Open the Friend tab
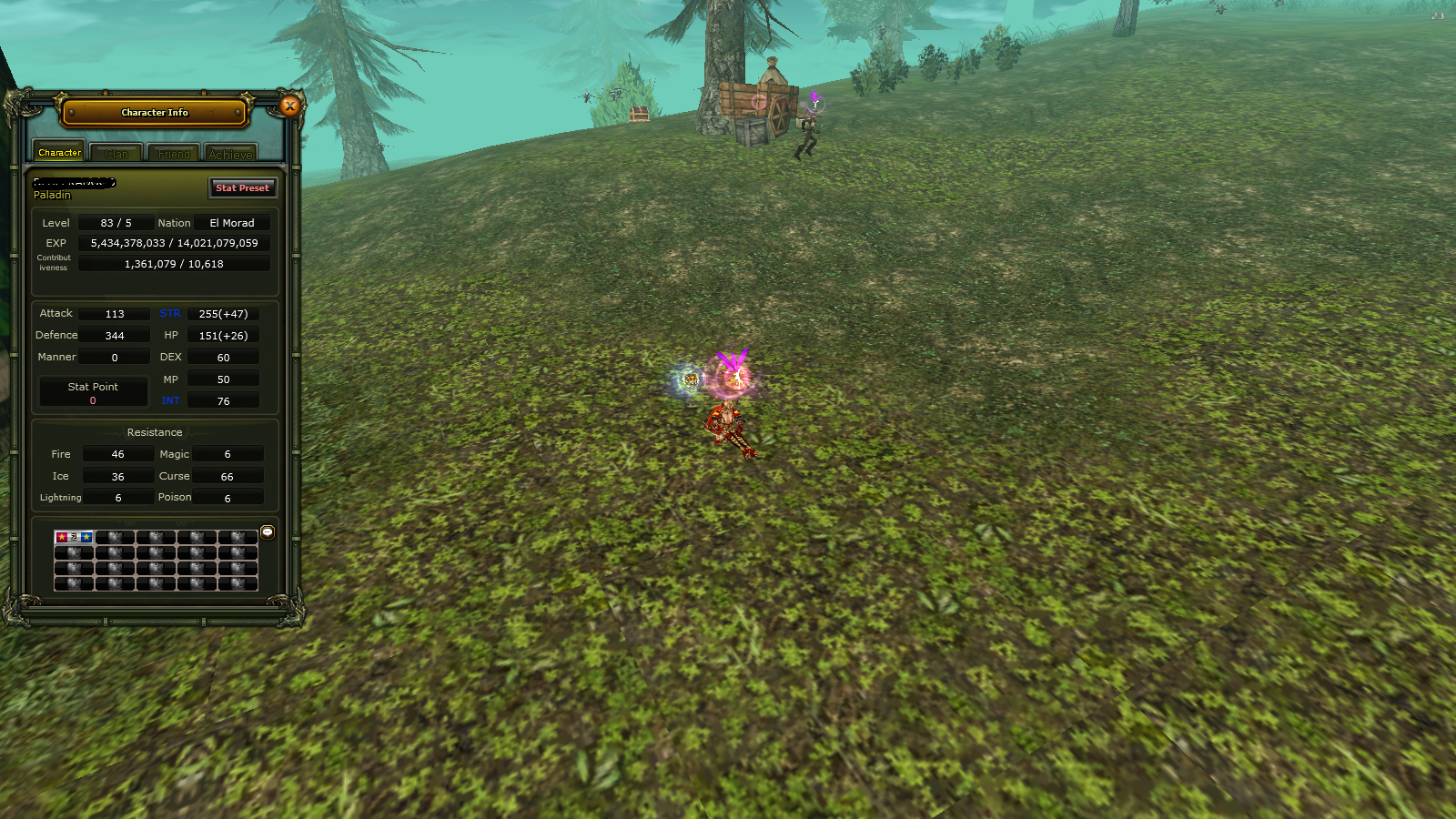The image size is (1456, 819). point(173,153)
